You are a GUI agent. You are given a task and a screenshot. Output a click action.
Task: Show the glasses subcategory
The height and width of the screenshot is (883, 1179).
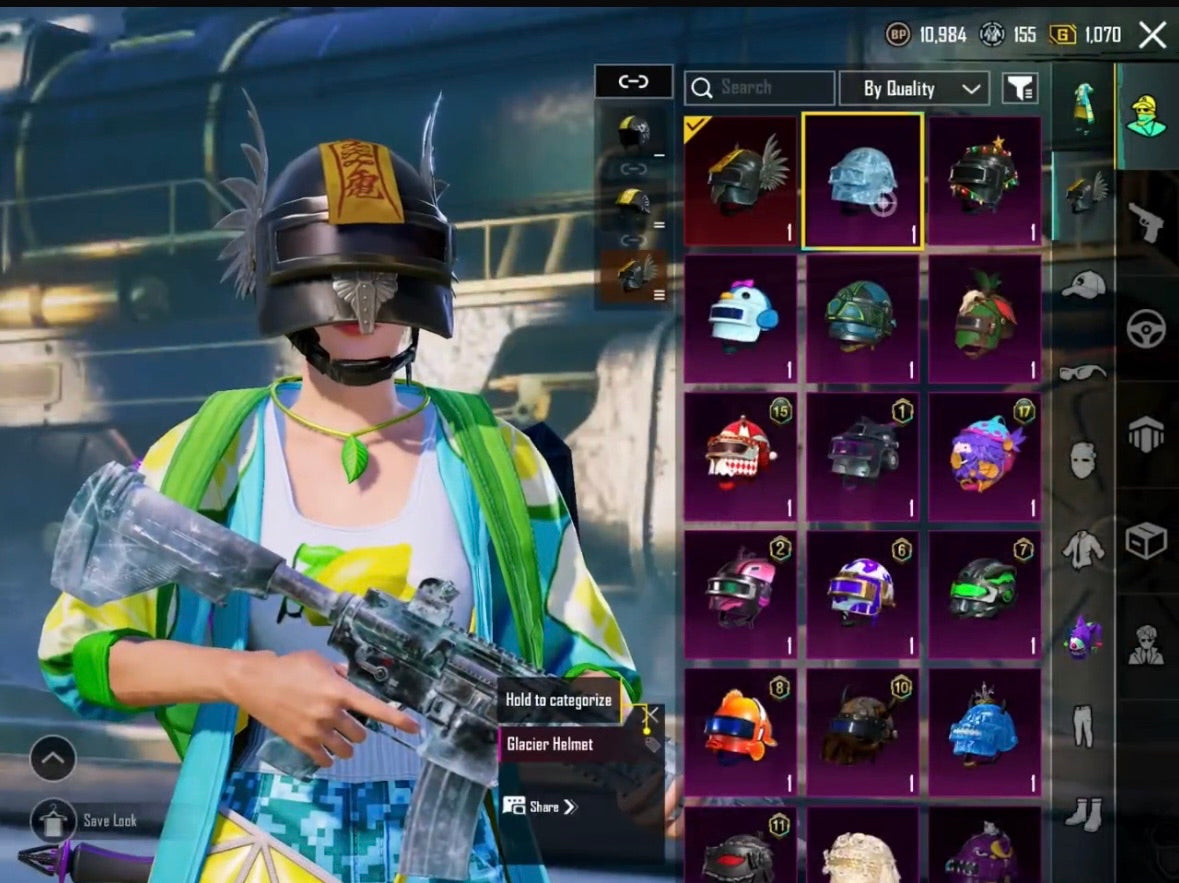pyautogui.click(x=1083, y=372)
